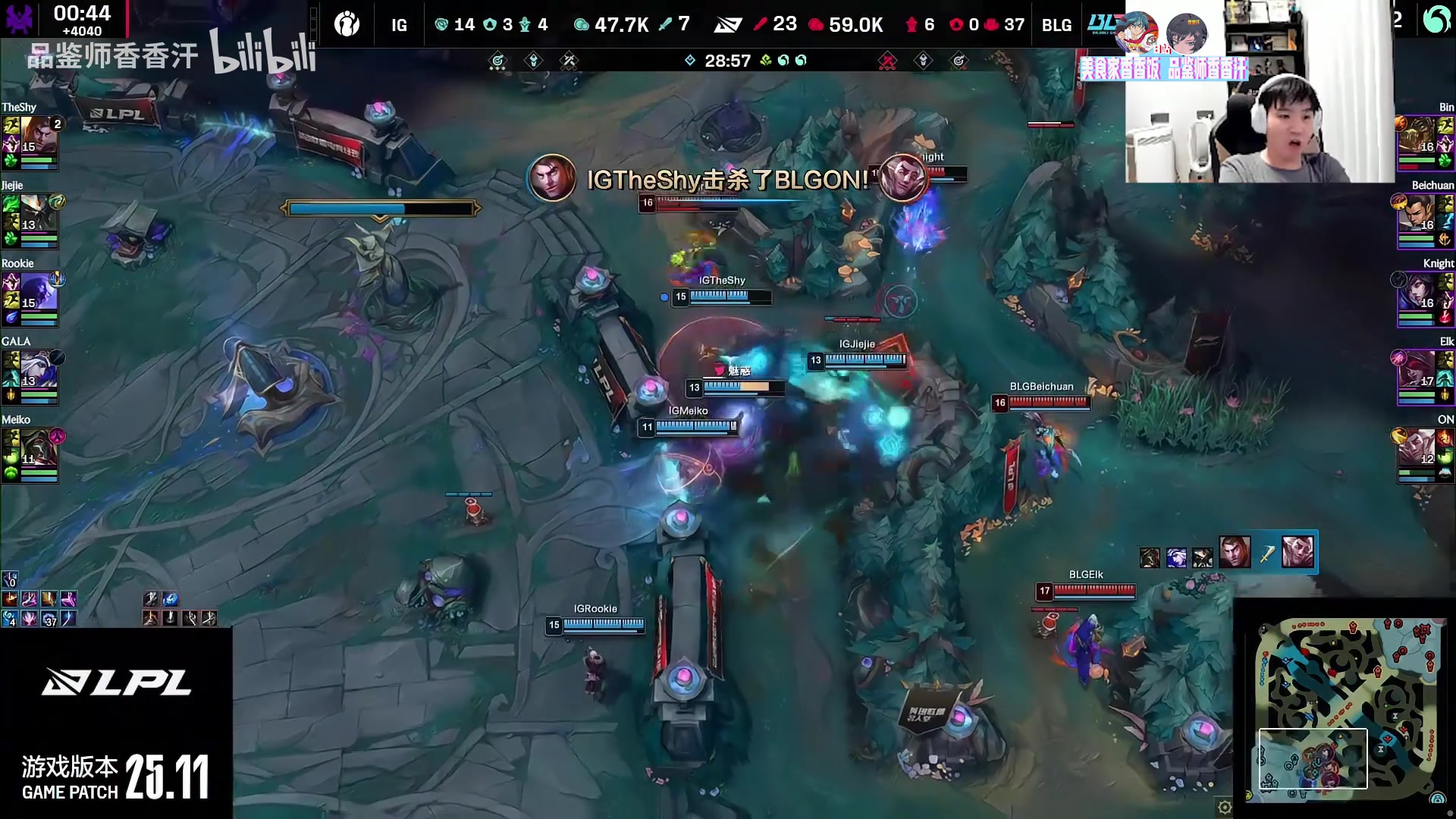Select Meiko's champion portrait
This screenshot has width=1456, height=819.
tap(38, 449)
